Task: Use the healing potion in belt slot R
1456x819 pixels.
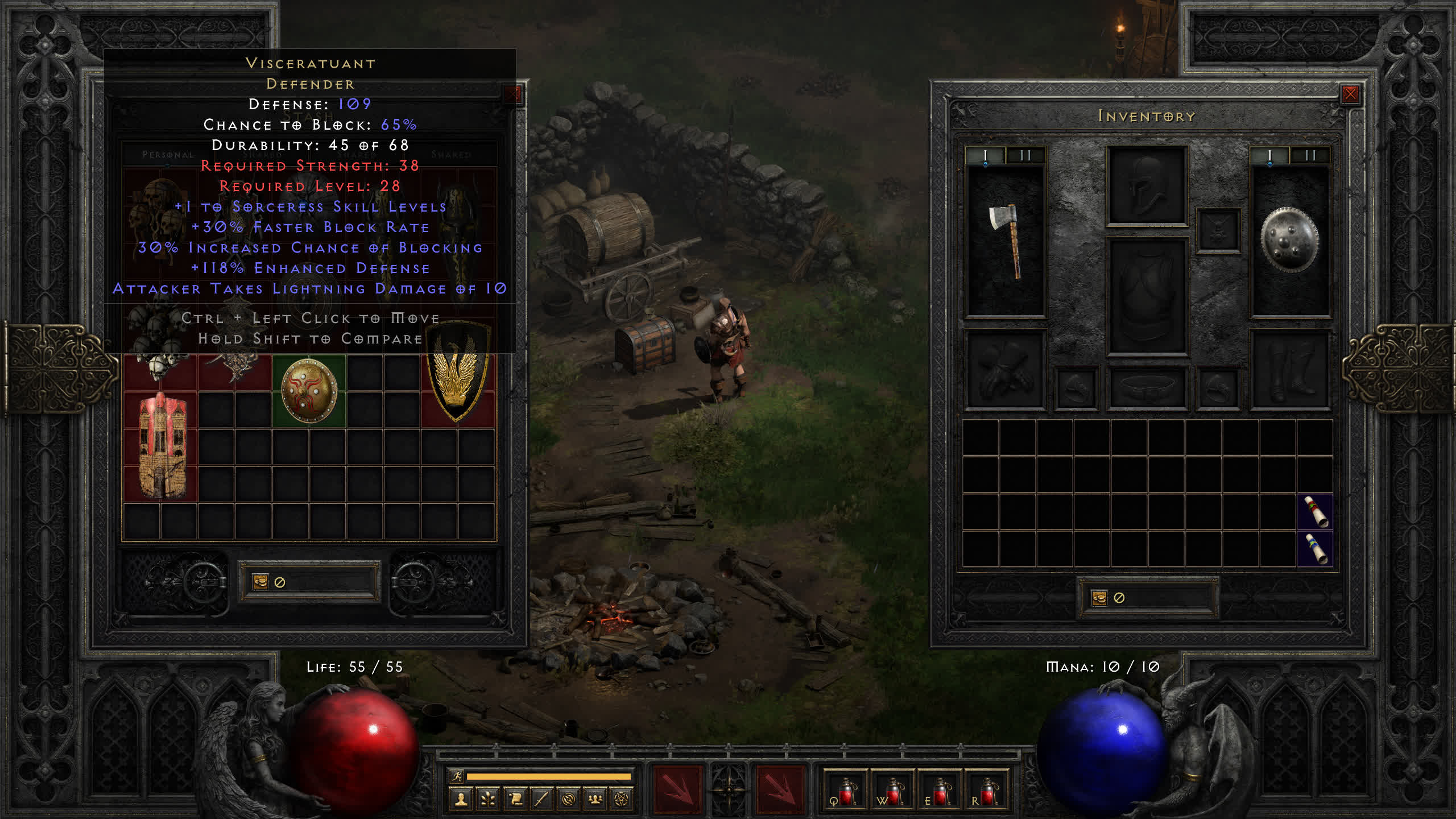Action: click(x=987, y=791)
